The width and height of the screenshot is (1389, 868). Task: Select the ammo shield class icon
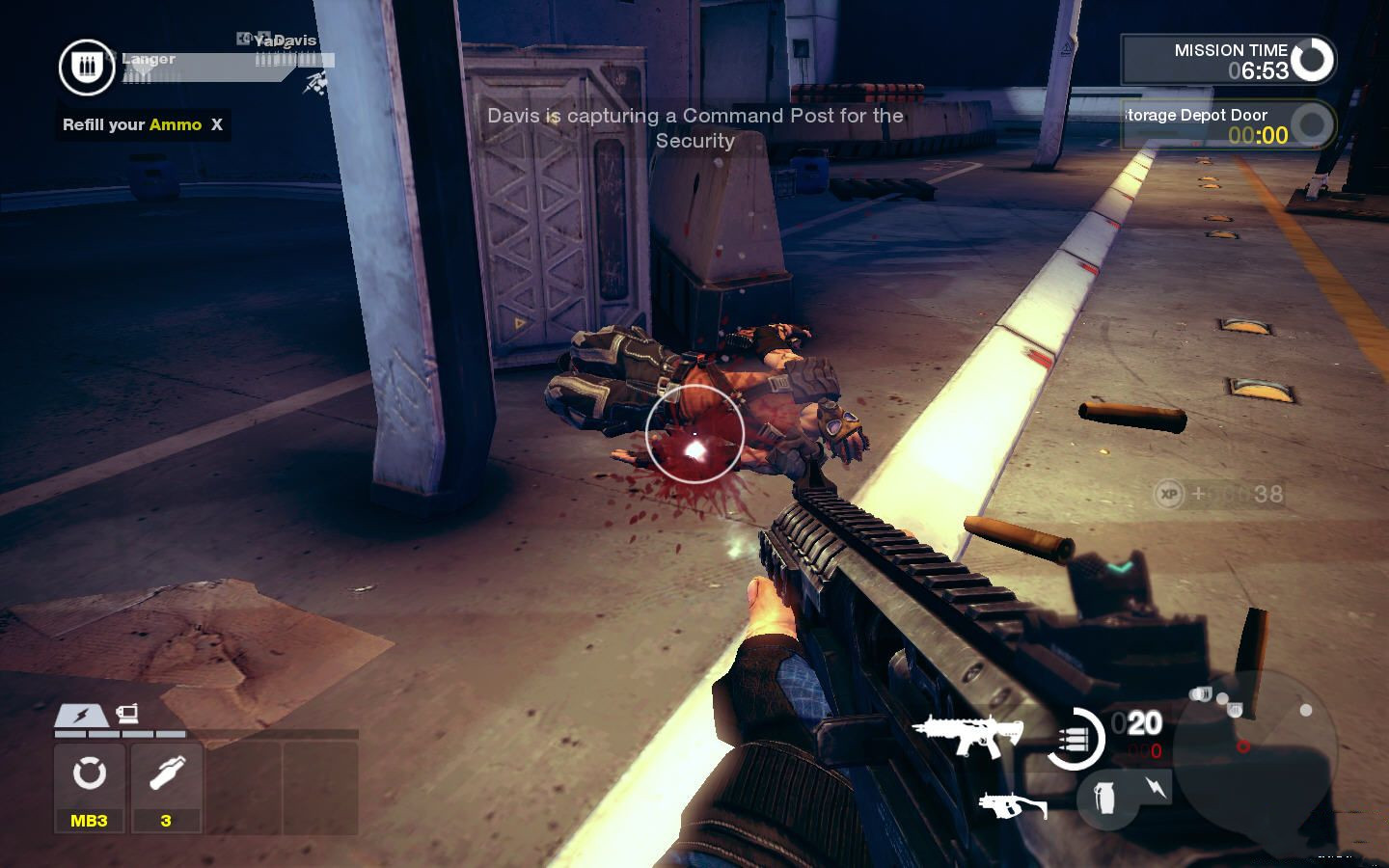click(87, 68)
